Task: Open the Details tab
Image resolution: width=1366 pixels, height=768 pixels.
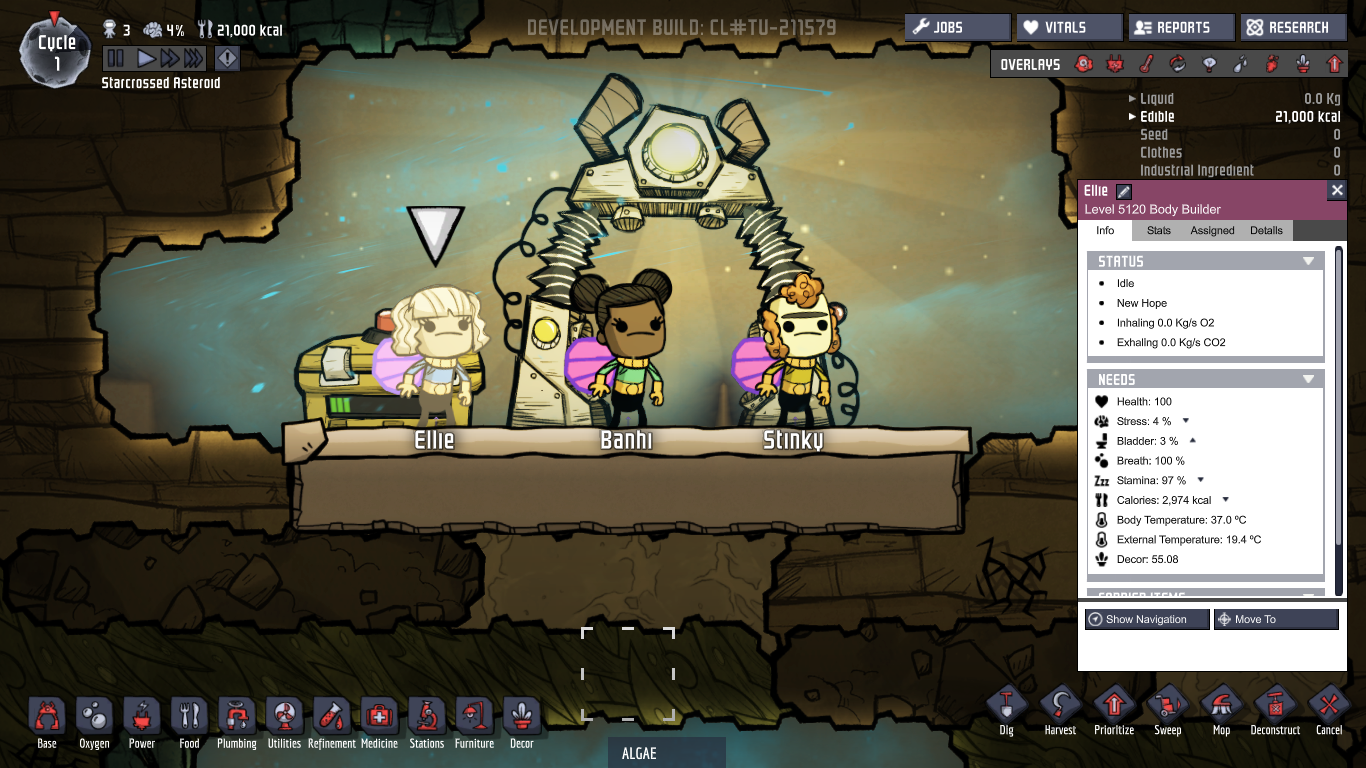Action: (x=1266, y=230)
